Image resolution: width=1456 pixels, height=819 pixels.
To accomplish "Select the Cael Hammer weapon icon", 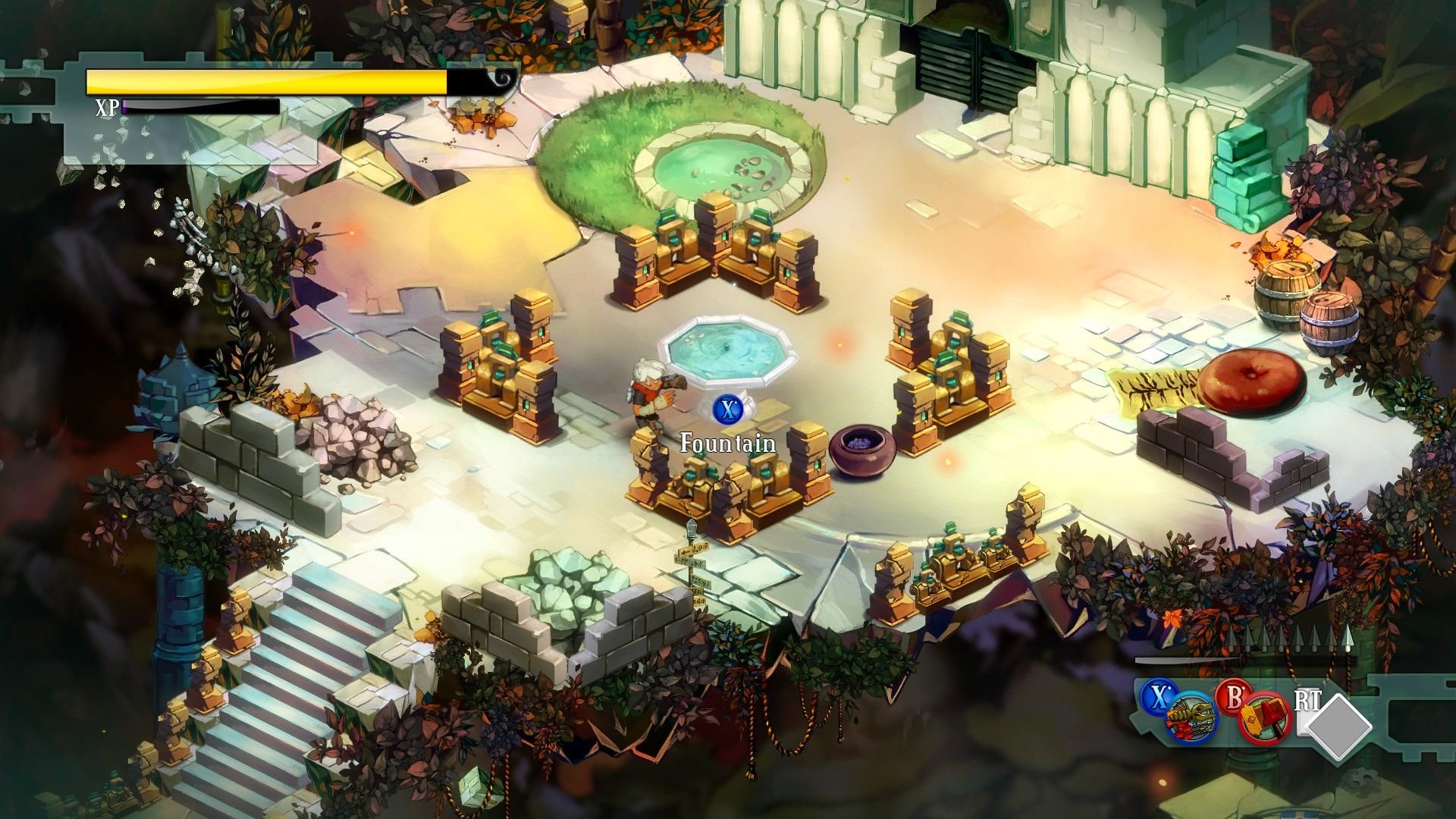I will [1265, 719].
